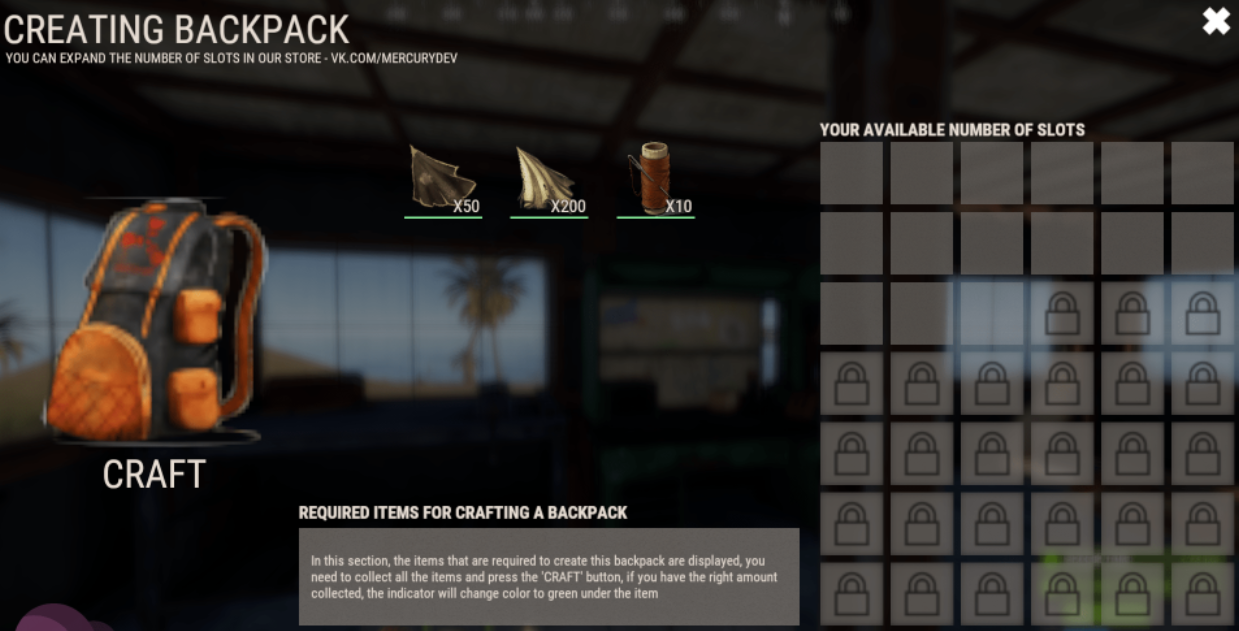Click the CRAFT button
The height and width of the screenshot is (631, 1239).
(154, 474)
